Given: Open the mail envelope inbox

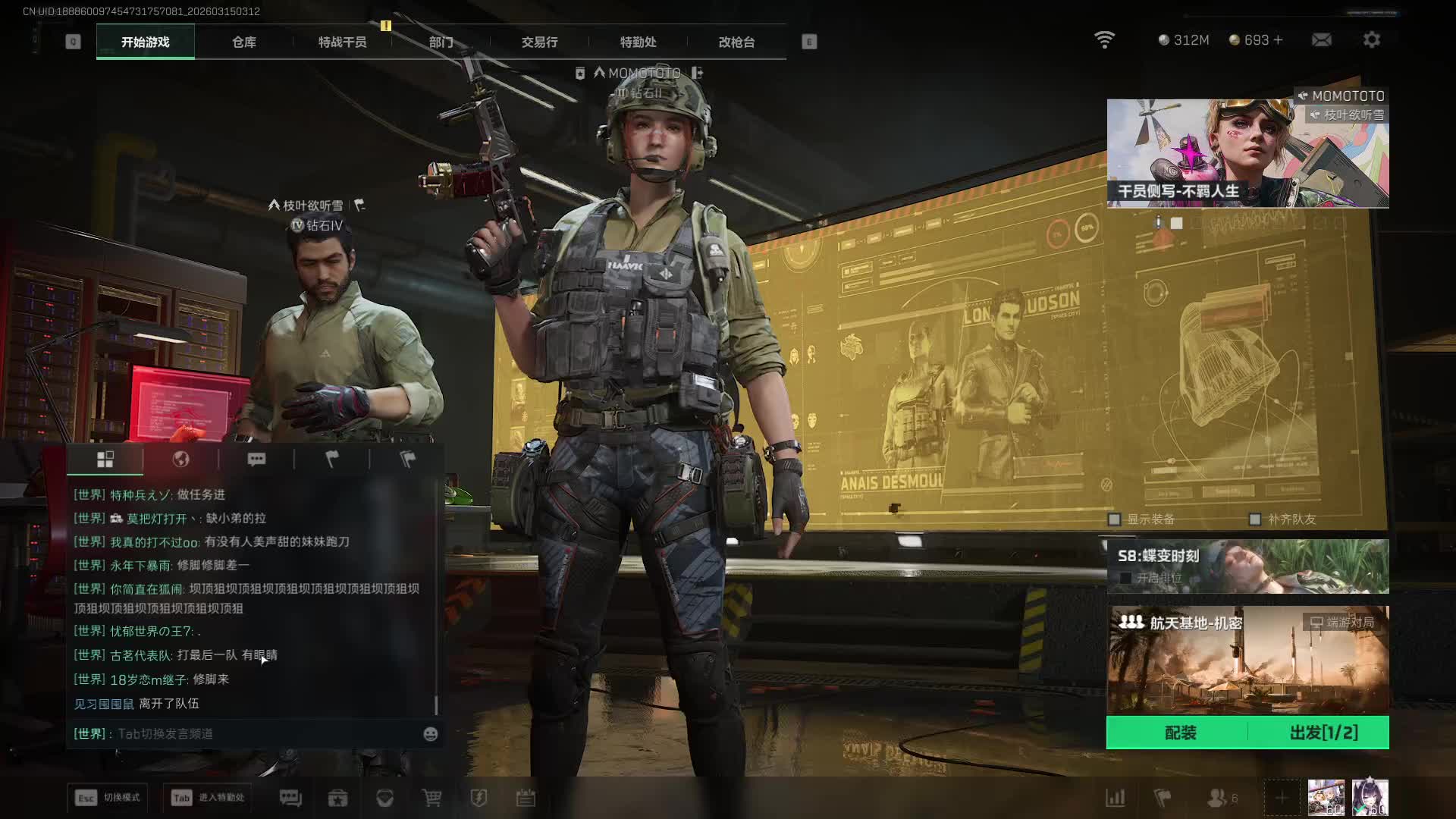Looking at the screenshot, I should tap(1321, 40).
